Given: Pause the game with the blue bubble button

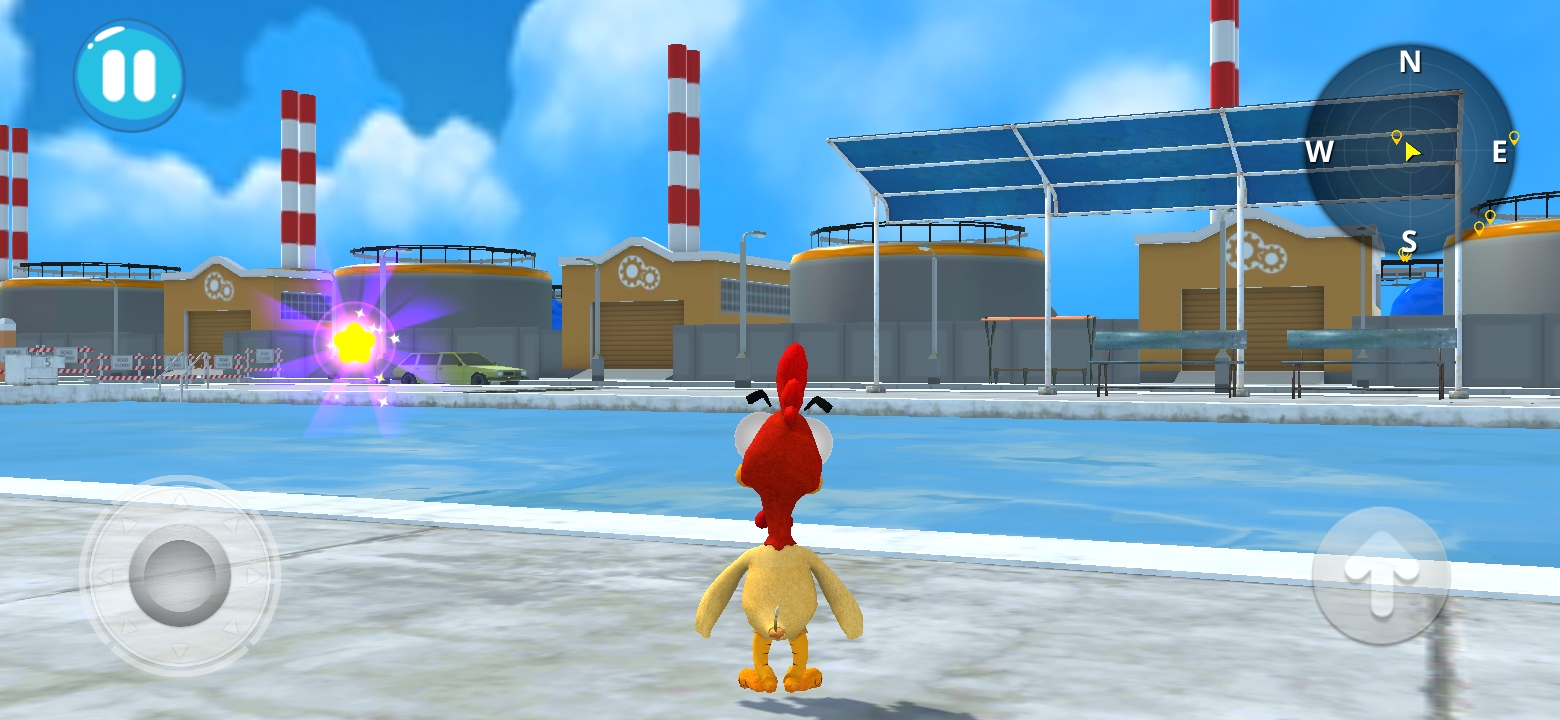Looking at the screenshot, I should [x=129, y=76].
